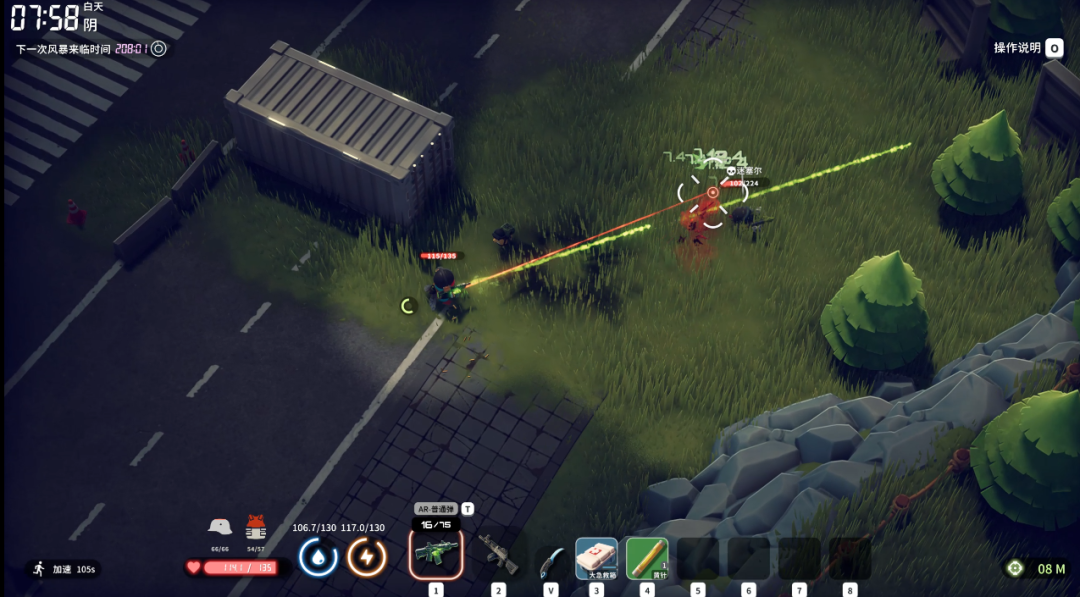Select the green AR rifle in slot 1

(436, 554)
